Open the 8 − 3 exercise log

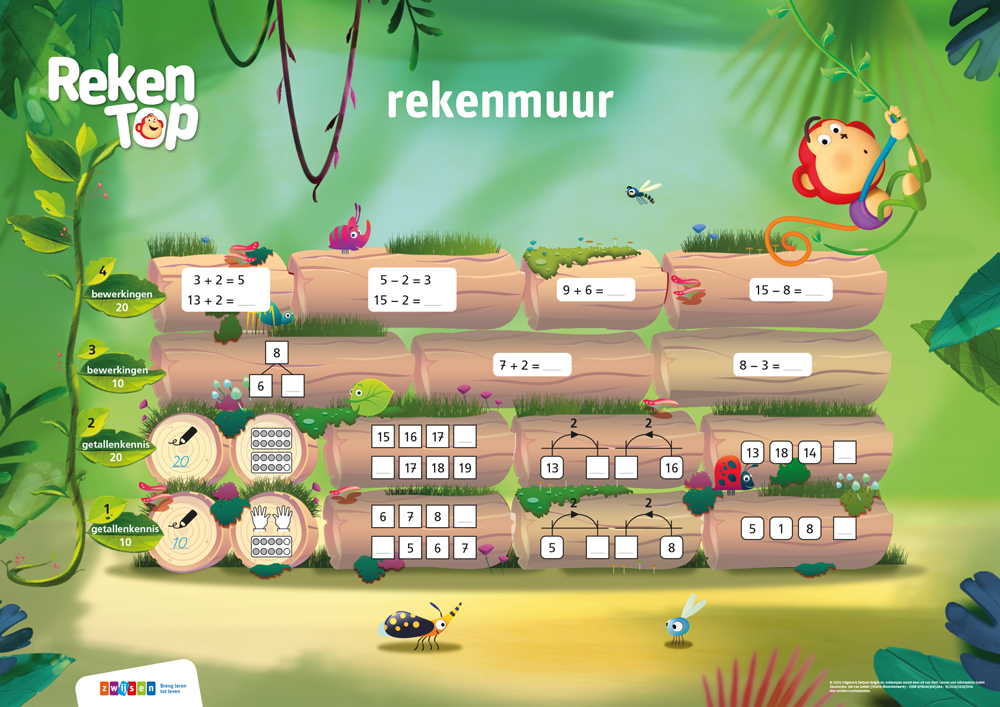[x=770, y=365]
